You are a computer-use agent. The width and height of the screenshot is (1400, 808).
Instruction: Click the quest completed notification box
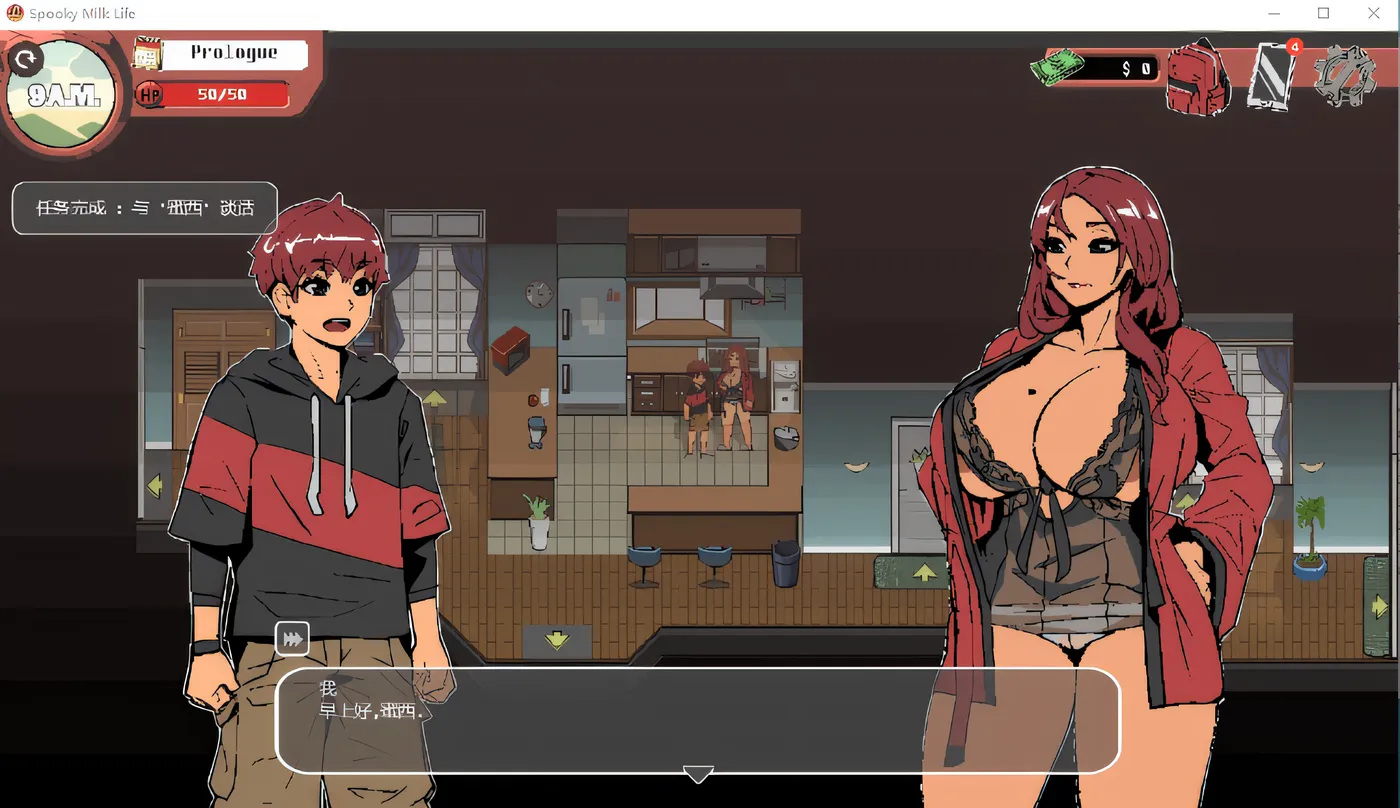coord(143,208)
